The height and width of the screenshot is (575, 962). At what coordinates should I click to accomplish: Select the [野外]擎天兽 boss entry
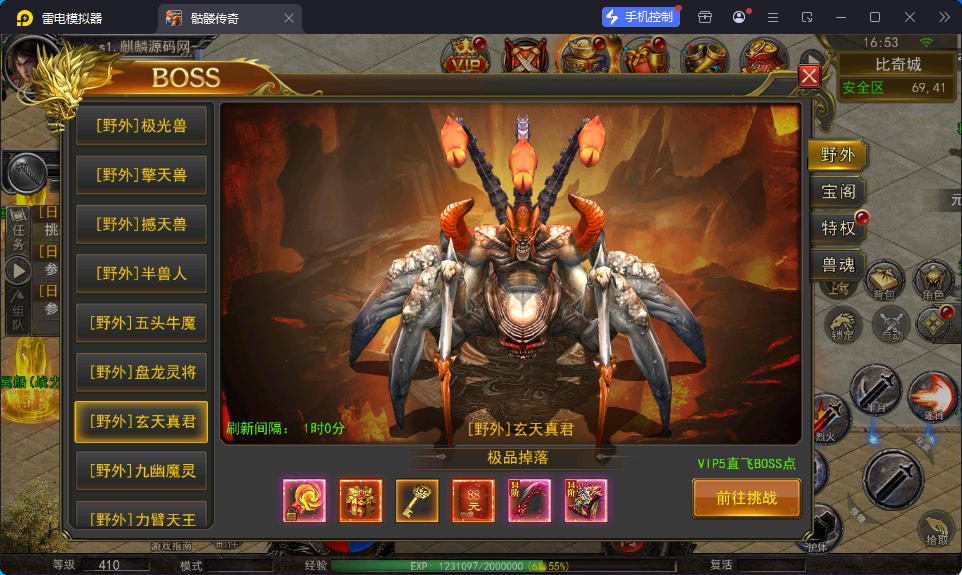click(x=141, y=175)
